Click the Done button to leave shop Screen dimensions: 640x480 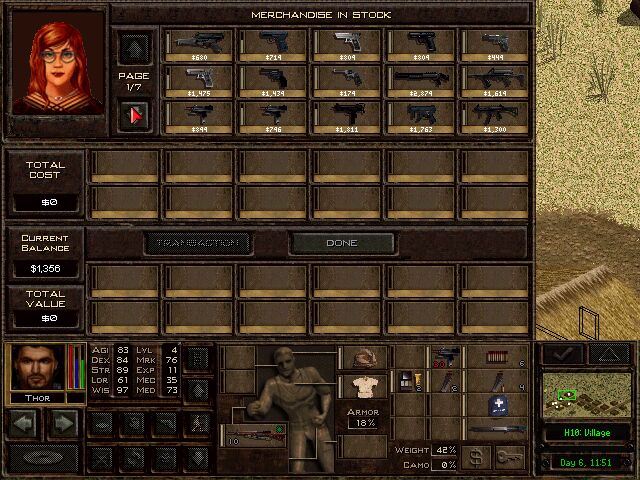341,243
